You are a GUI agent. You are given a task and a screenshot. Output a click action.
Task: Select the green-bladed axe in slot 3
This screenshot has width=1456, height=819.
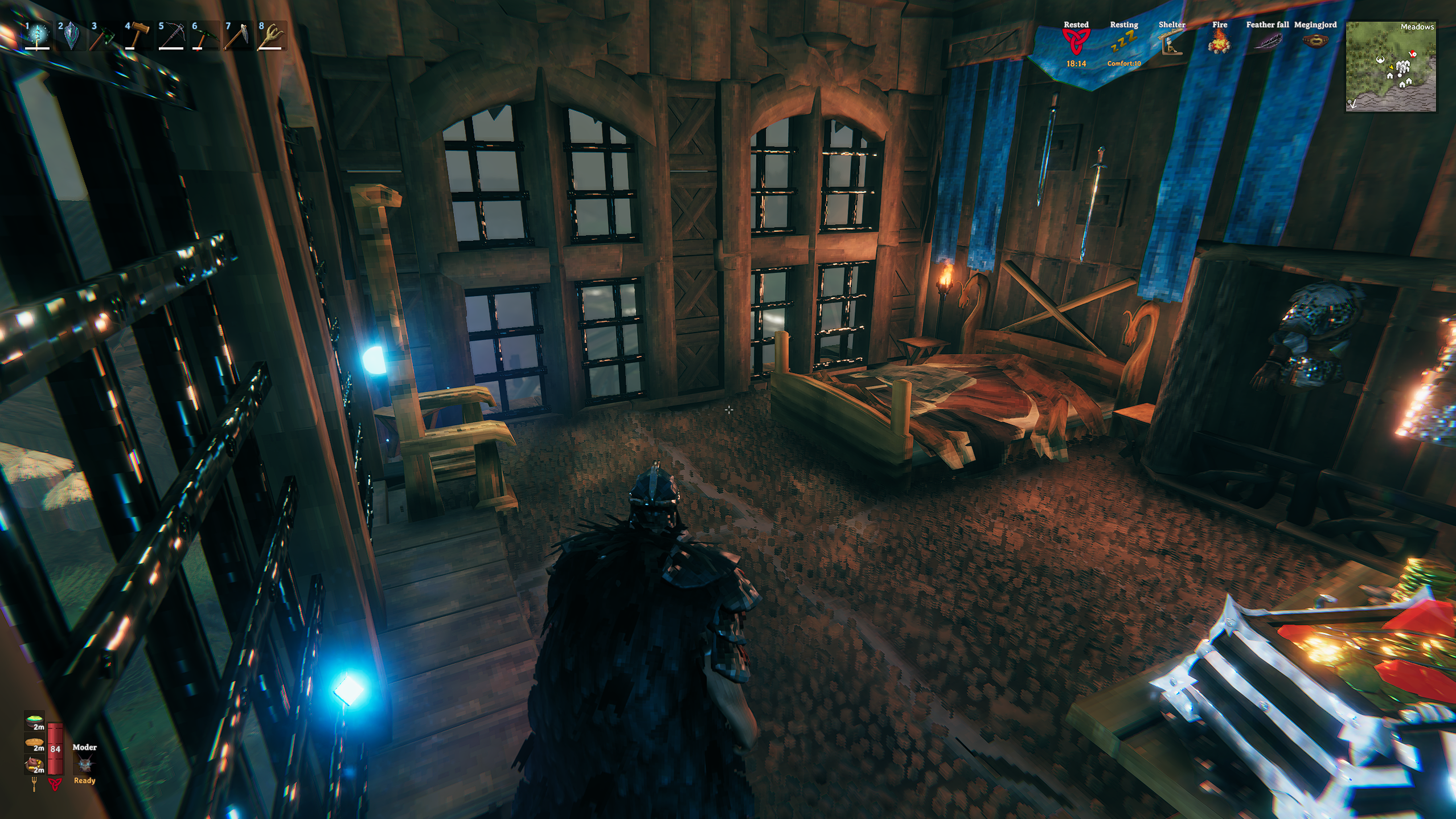point(104,36)
